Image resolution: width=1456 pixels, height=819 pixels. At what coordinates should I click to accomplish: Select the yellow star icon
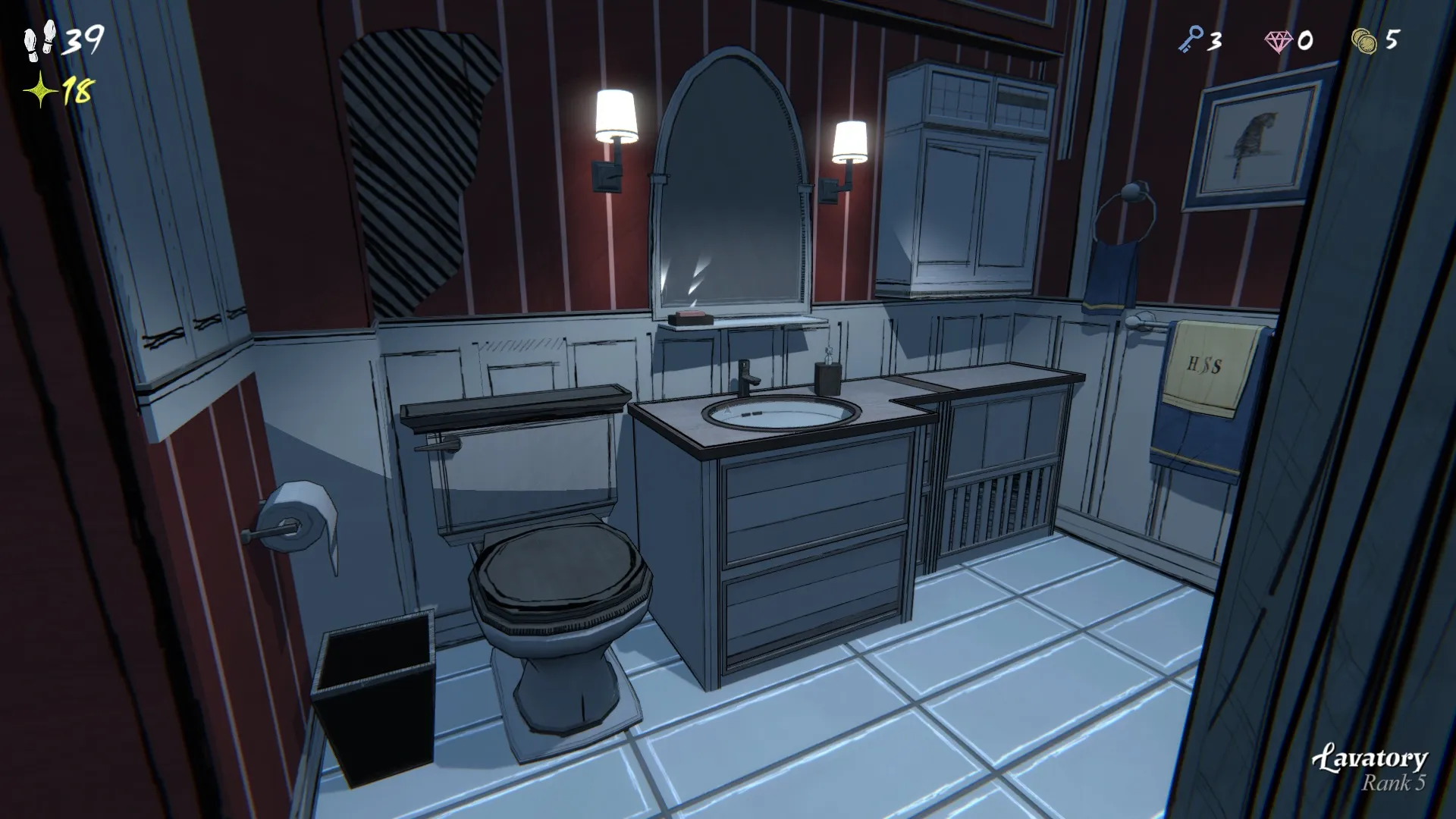pyautogui.click(x=40, y=92)
